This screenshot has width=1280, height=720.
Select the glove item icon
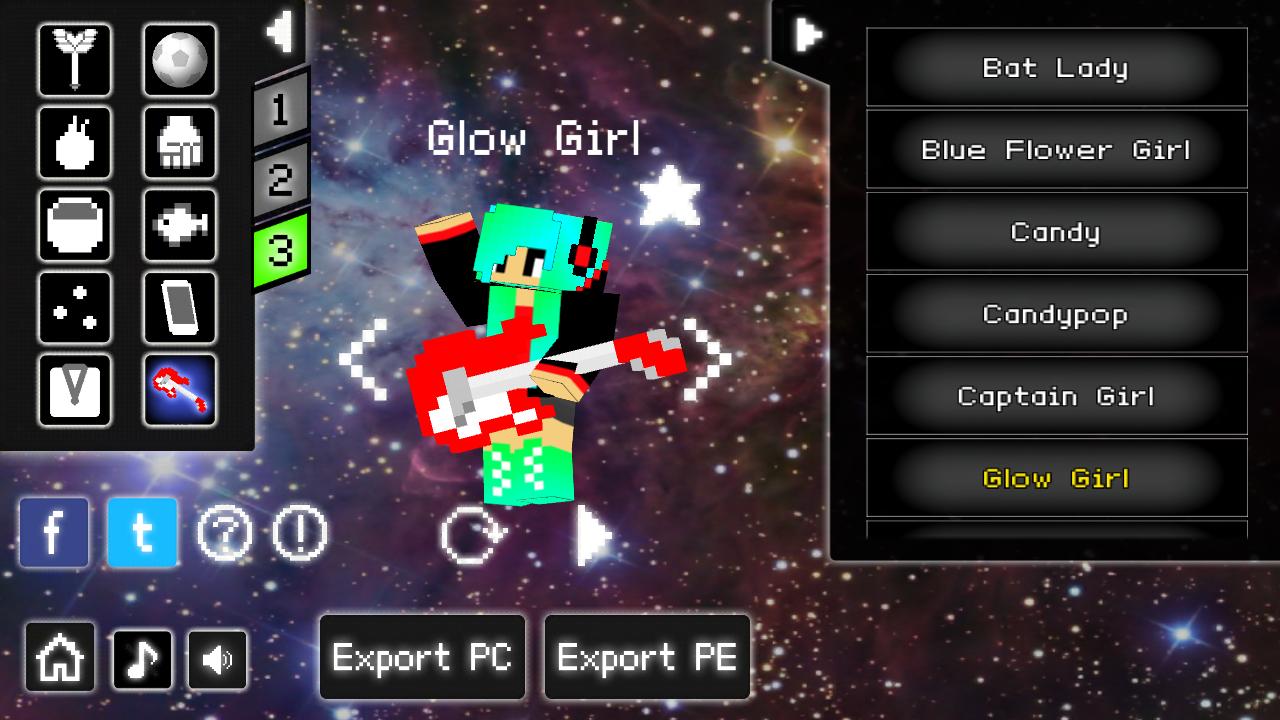[180, 143]
